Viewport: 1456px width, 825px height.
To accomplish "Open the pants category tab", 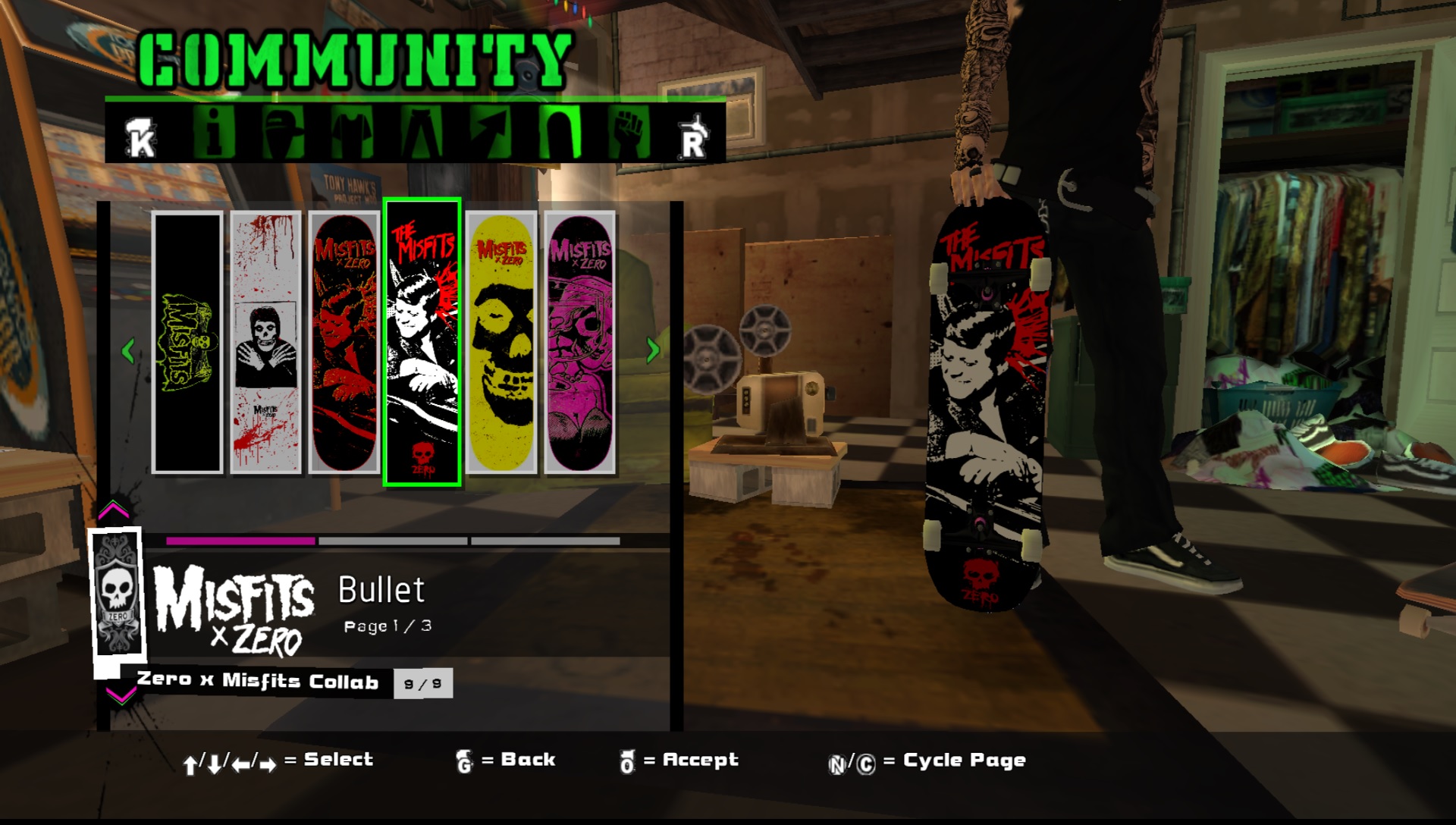I will point(422,132).
